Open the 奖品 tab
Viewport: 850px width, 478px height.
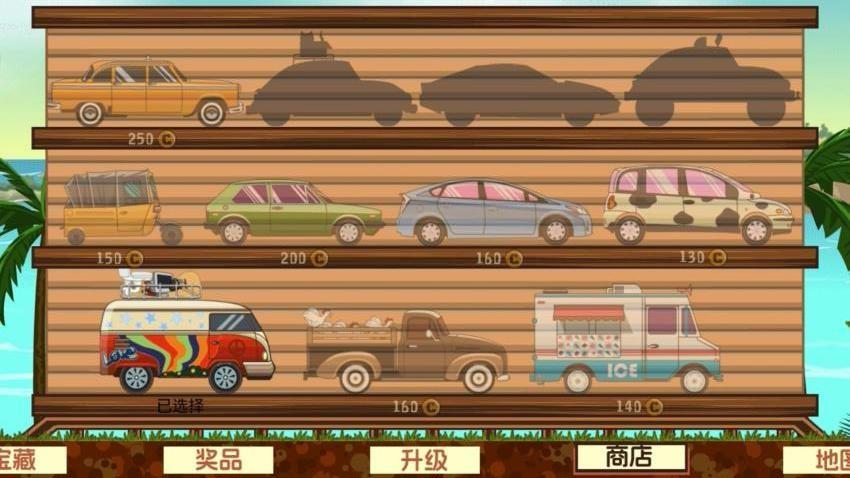(x=218, y=459)
